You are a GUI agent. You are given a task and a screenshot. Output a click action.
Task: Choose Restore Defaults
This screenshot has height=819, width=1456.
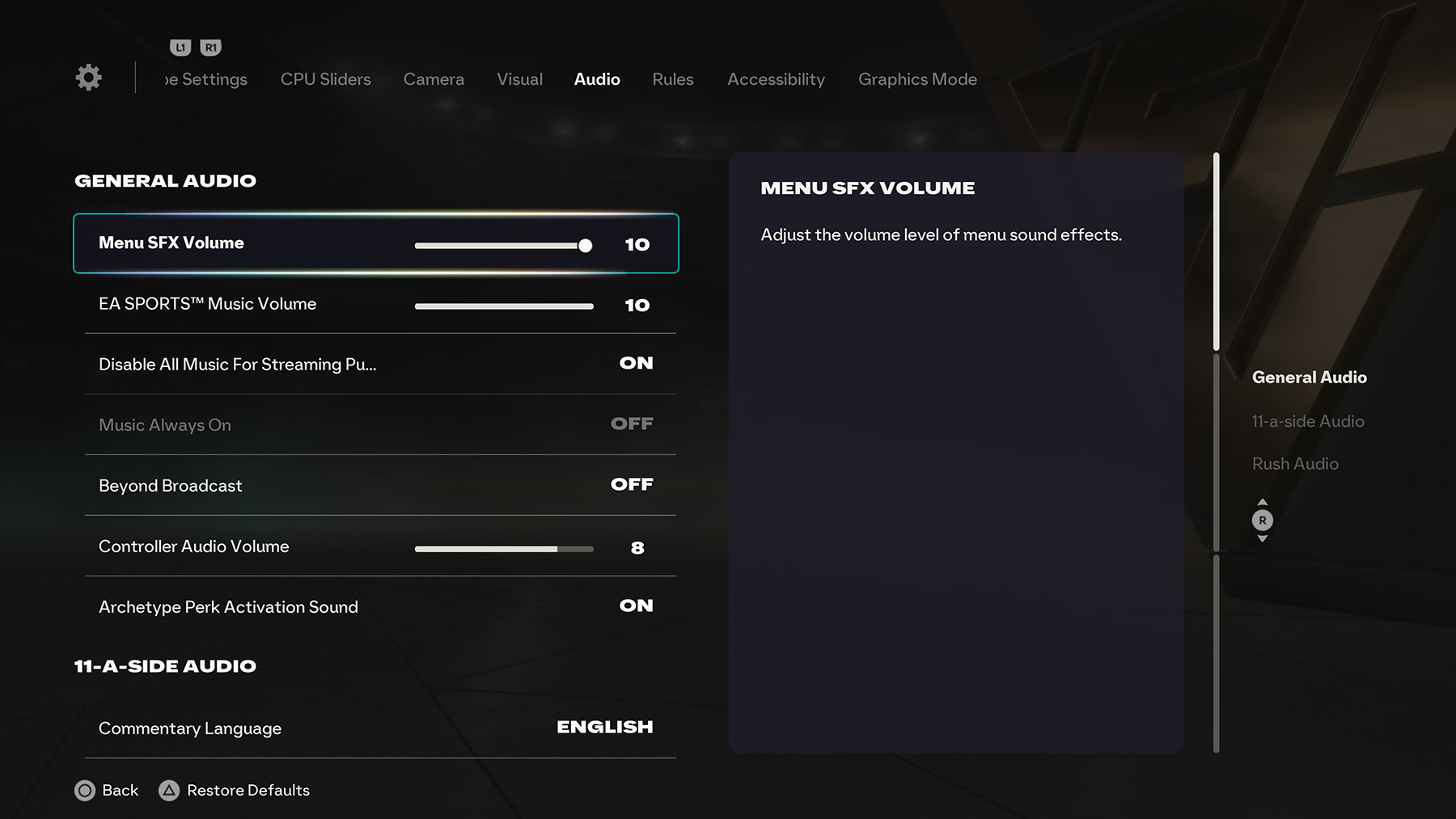(235, 790)
